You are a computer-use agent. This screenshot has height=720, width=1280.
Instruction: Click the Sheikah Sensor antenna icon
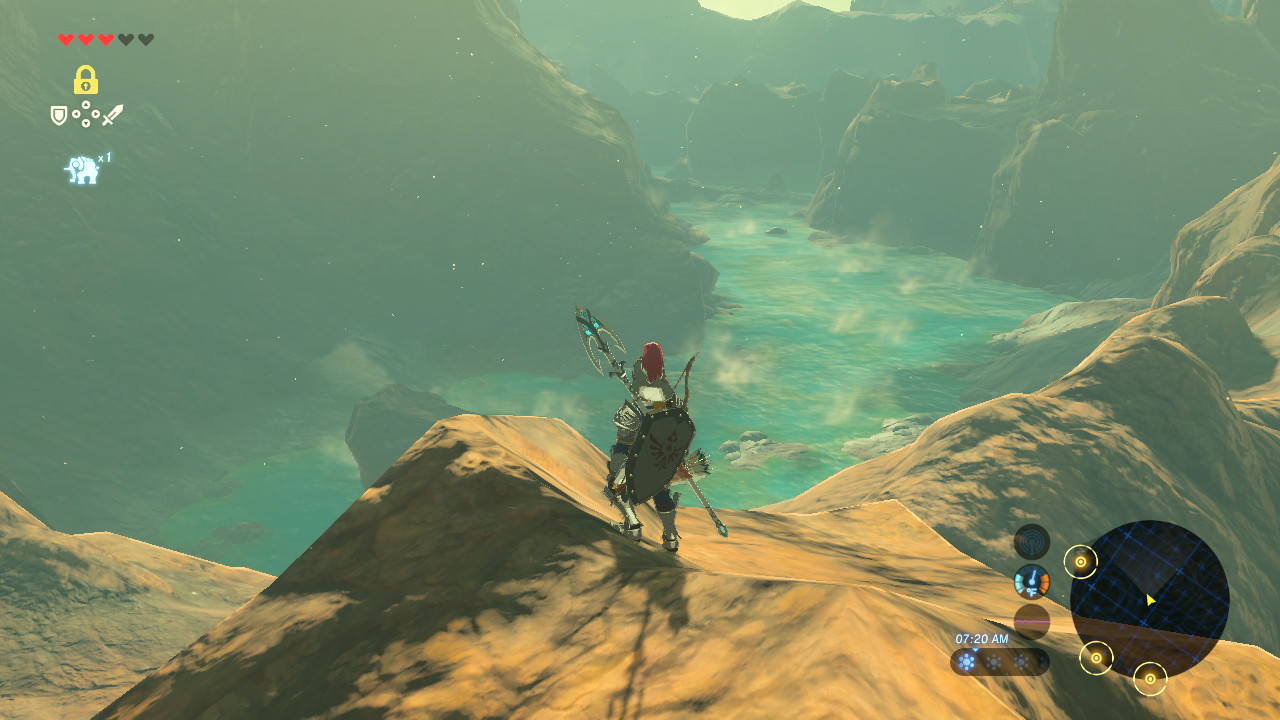[x=1033, y=540]
